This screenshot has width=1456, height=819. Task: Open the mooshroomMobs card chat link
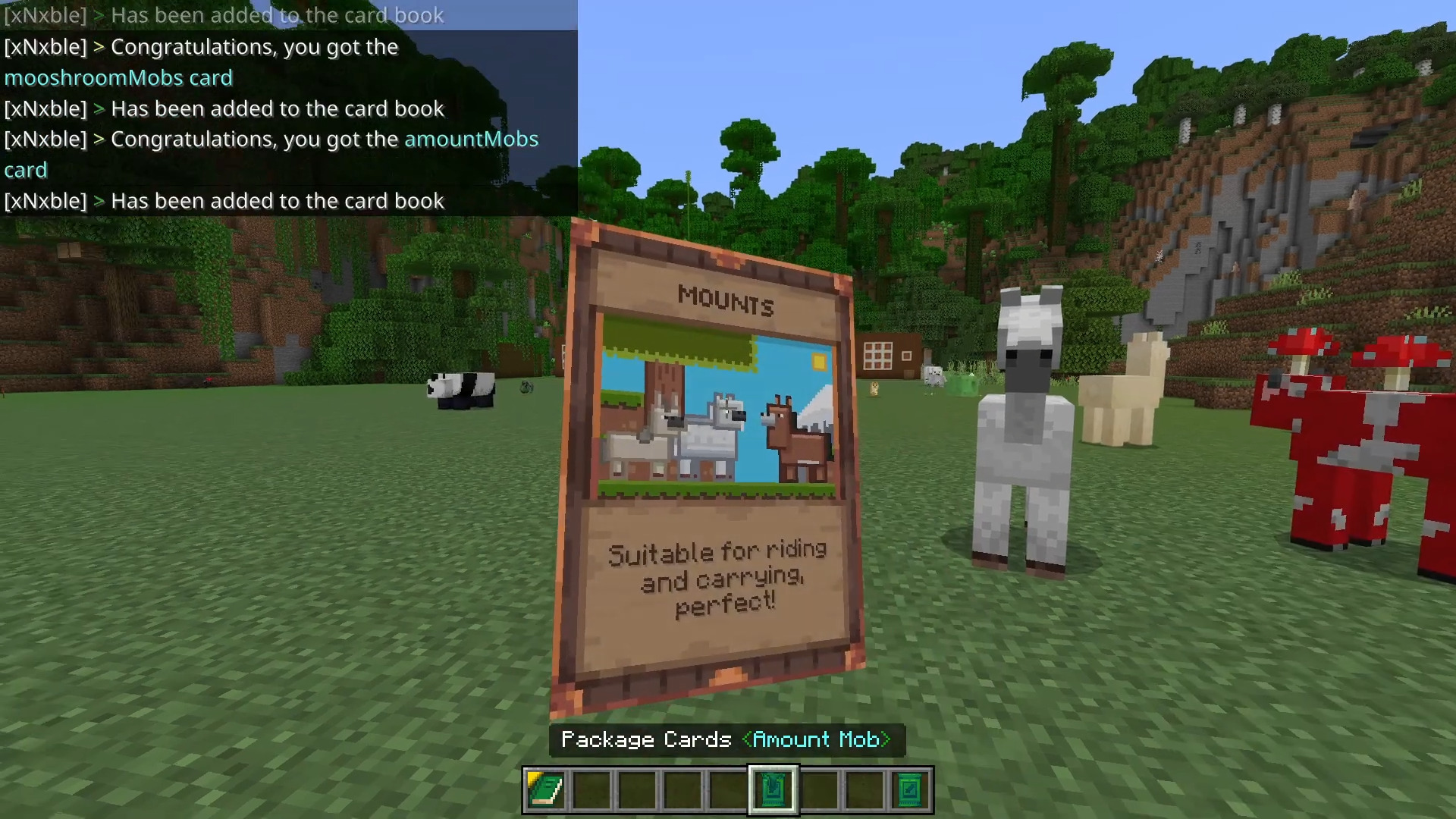tap(118, 77)
